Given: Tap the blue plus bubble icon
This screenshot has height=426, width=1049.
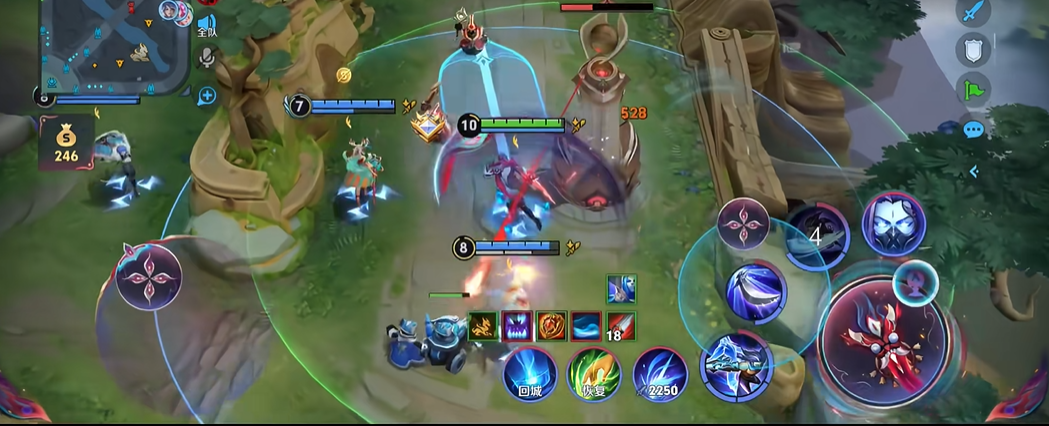Looking at the screenshot, I should coord(206,96).
